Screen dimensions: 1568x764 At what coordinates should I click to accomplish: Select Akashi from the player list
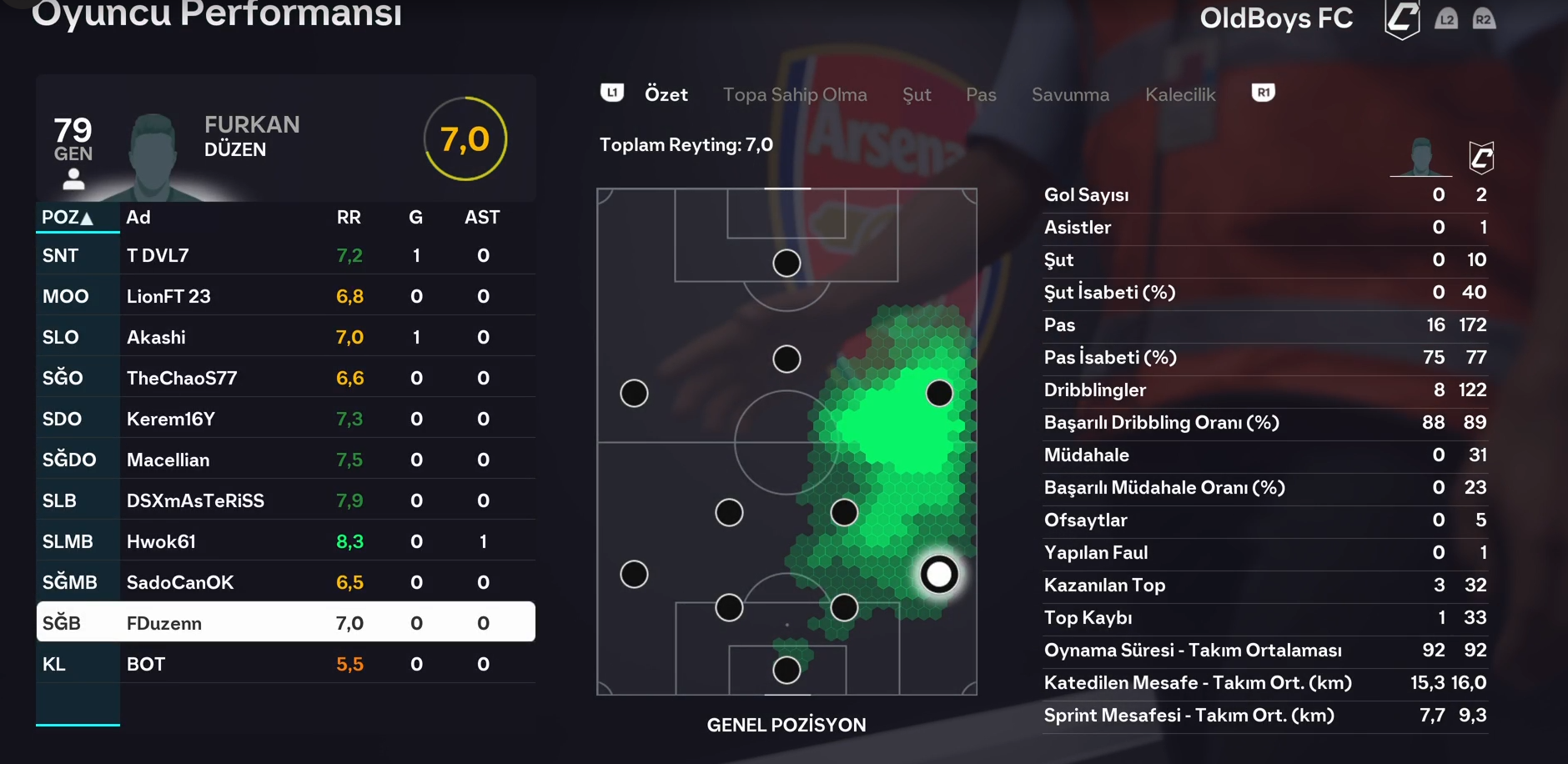pyautogui.click(x=285, y=338)
